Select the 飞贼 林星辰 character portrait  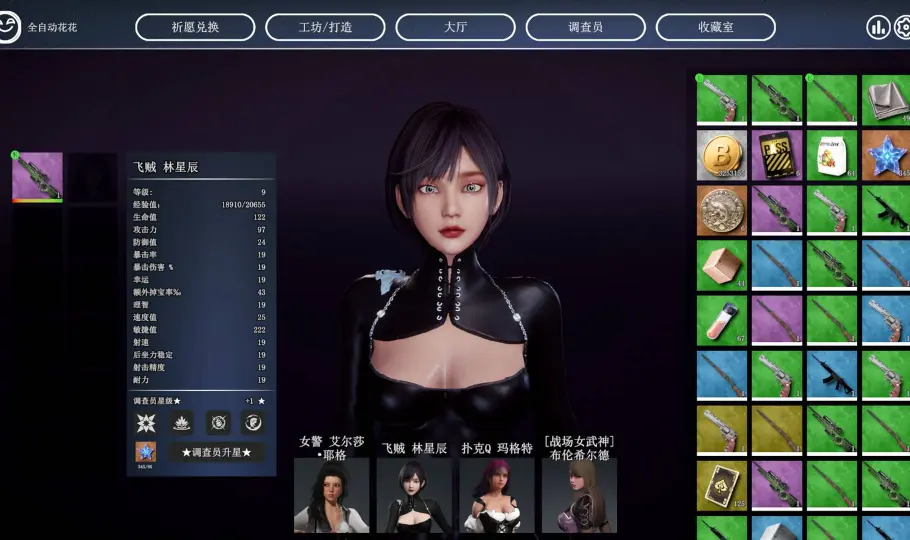coord(414,495)
